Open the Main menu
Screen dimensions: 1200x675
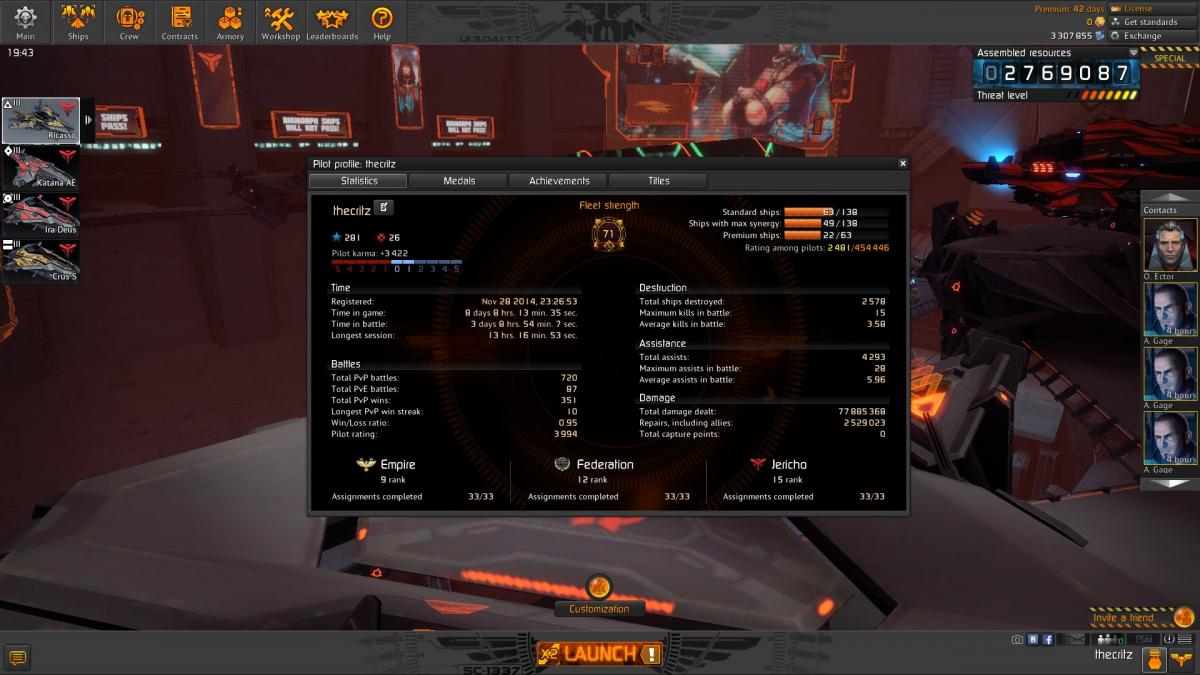25,22
